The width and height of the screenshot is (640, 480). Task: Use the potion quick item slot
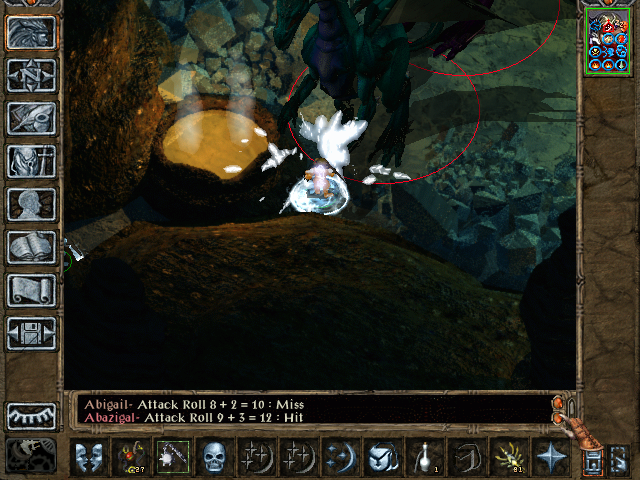point(423,457)
